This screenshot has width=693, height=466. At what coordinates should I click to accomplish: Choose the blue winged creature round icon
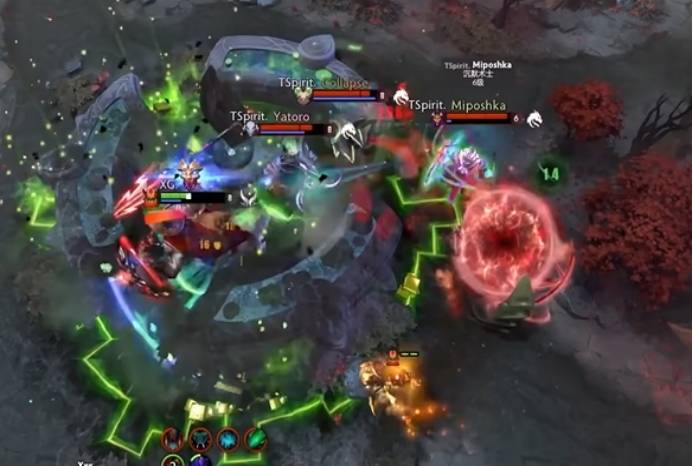point(201,439)
